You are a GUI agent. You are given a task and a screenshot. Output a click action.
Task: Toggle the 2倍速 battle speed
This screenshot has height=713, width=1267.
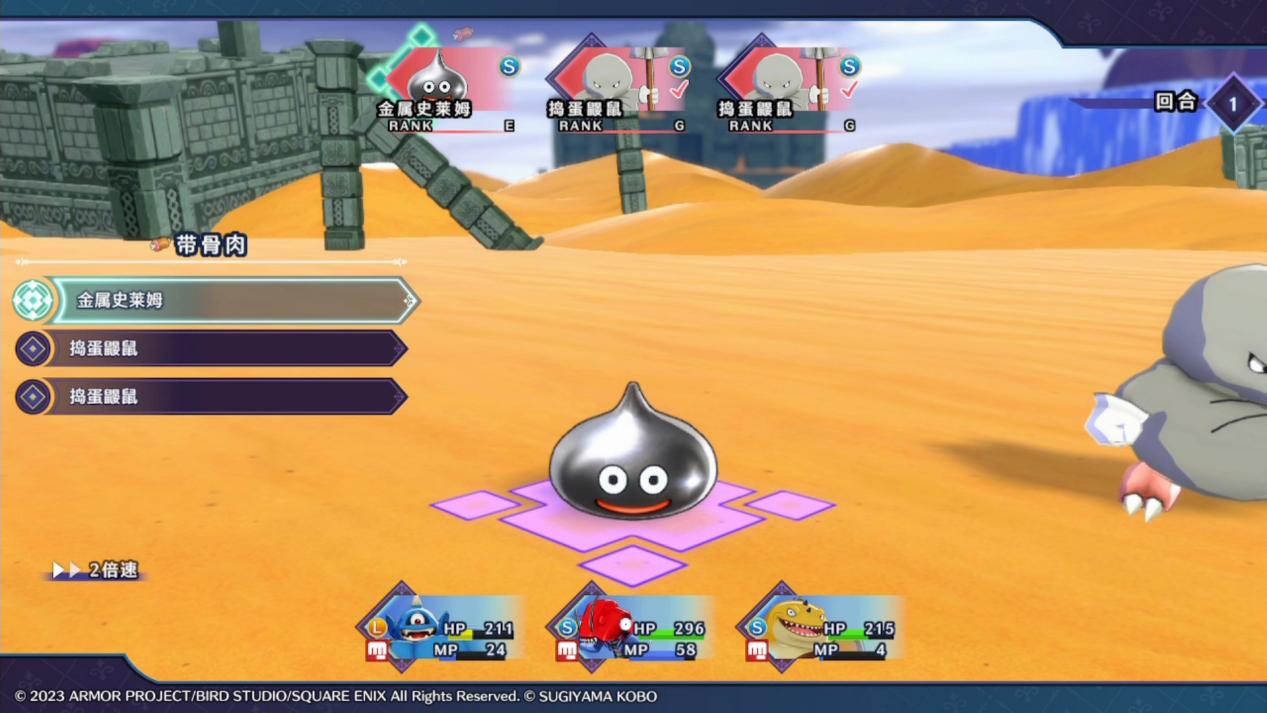[x=97, y=570]
